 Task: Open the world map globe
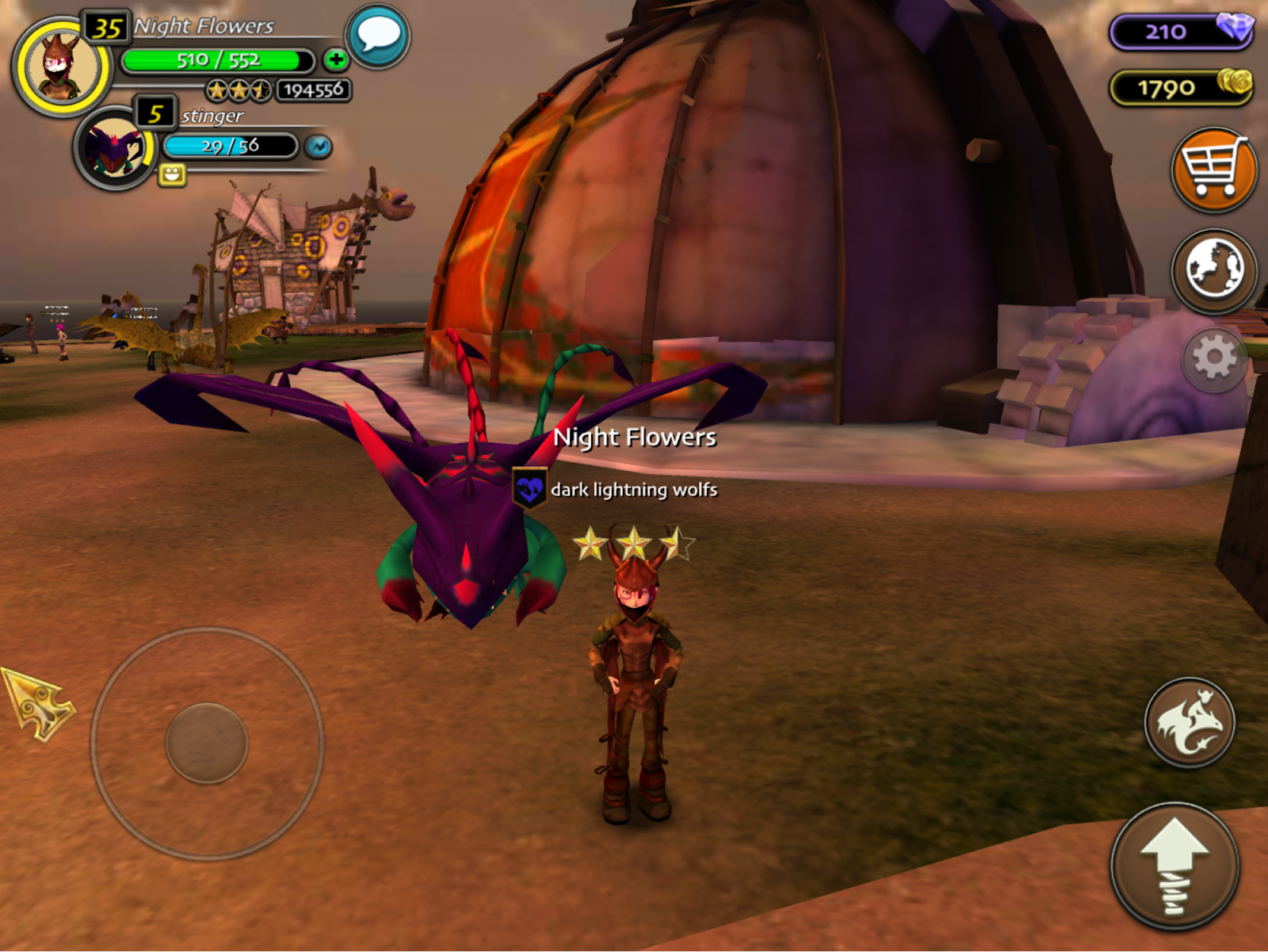click(1213, 270)
